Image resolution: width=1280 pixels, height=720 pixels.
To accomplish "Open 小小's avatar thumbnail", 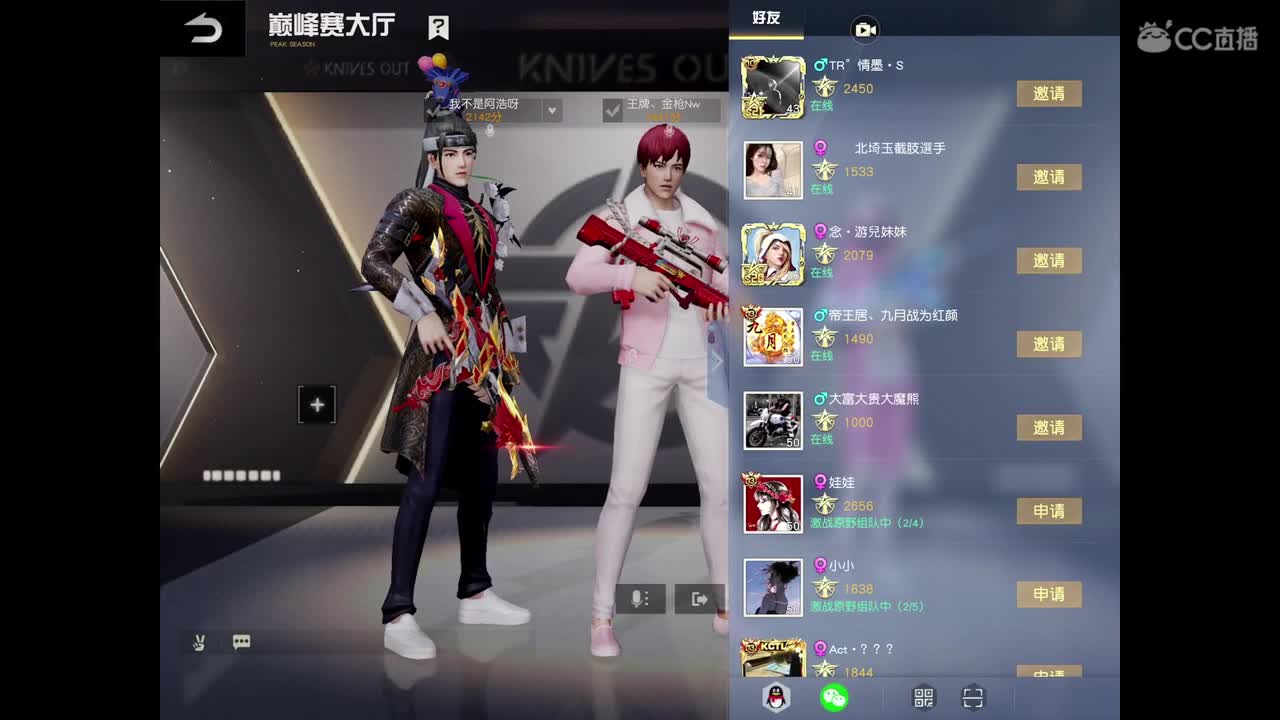I will click(x=773, y=589).
